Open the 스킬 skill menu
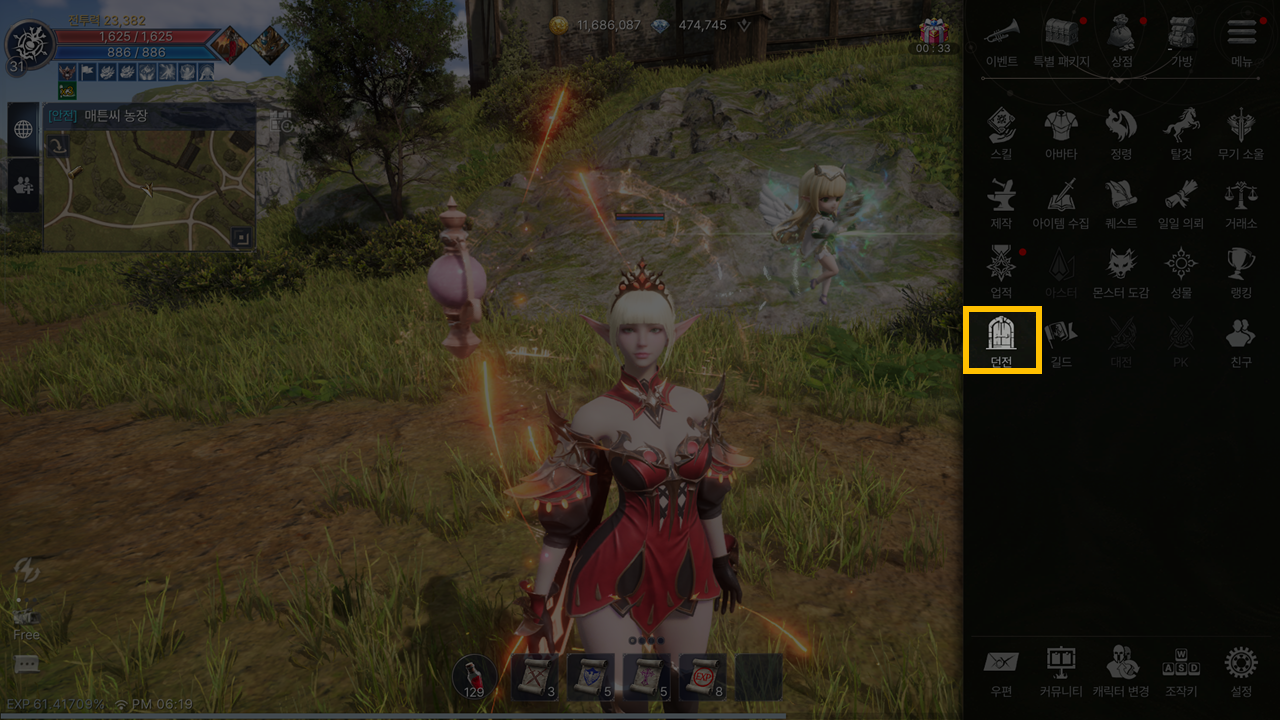 pos(1001,134)
